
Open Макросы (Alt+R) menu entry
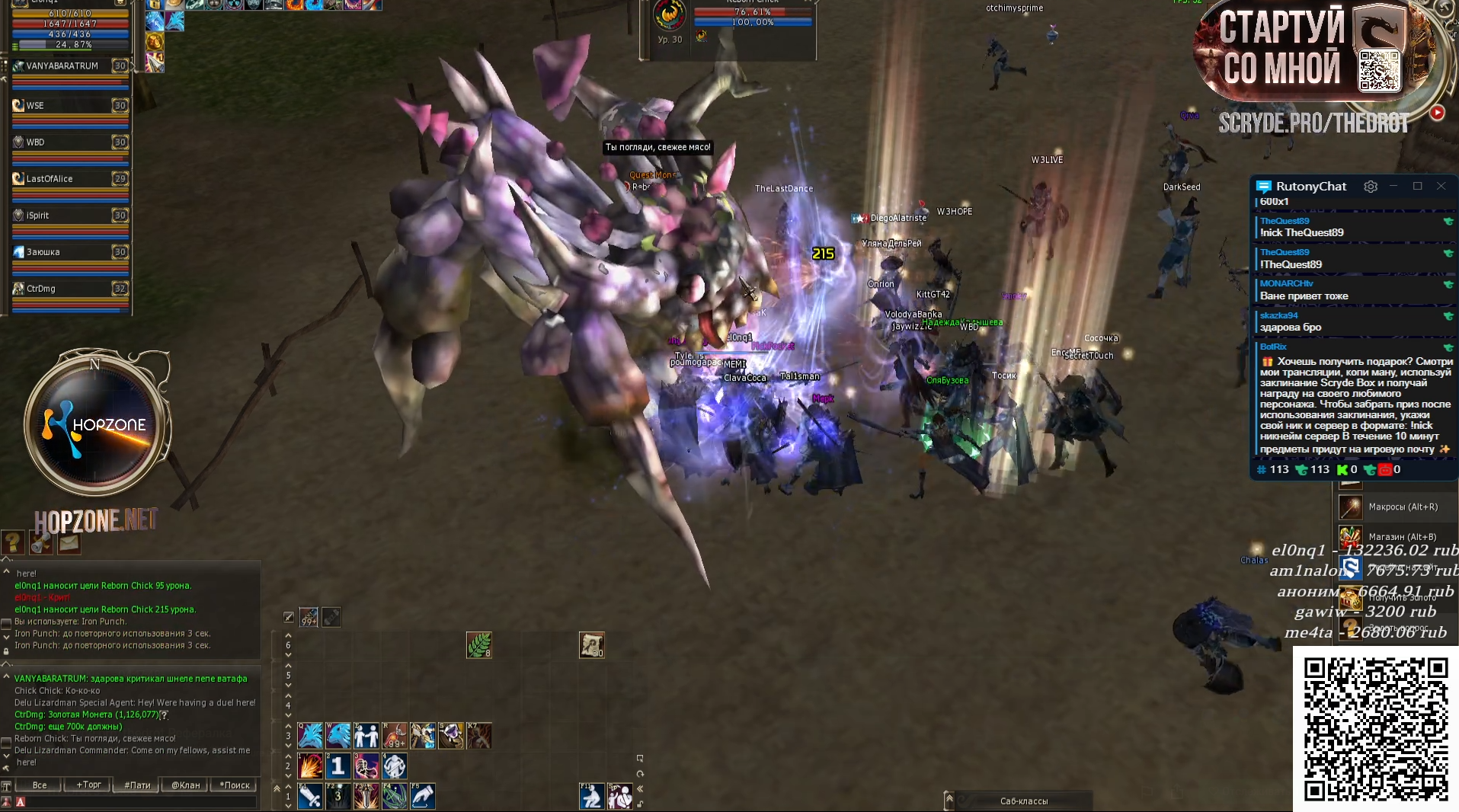coord(1402,507)
